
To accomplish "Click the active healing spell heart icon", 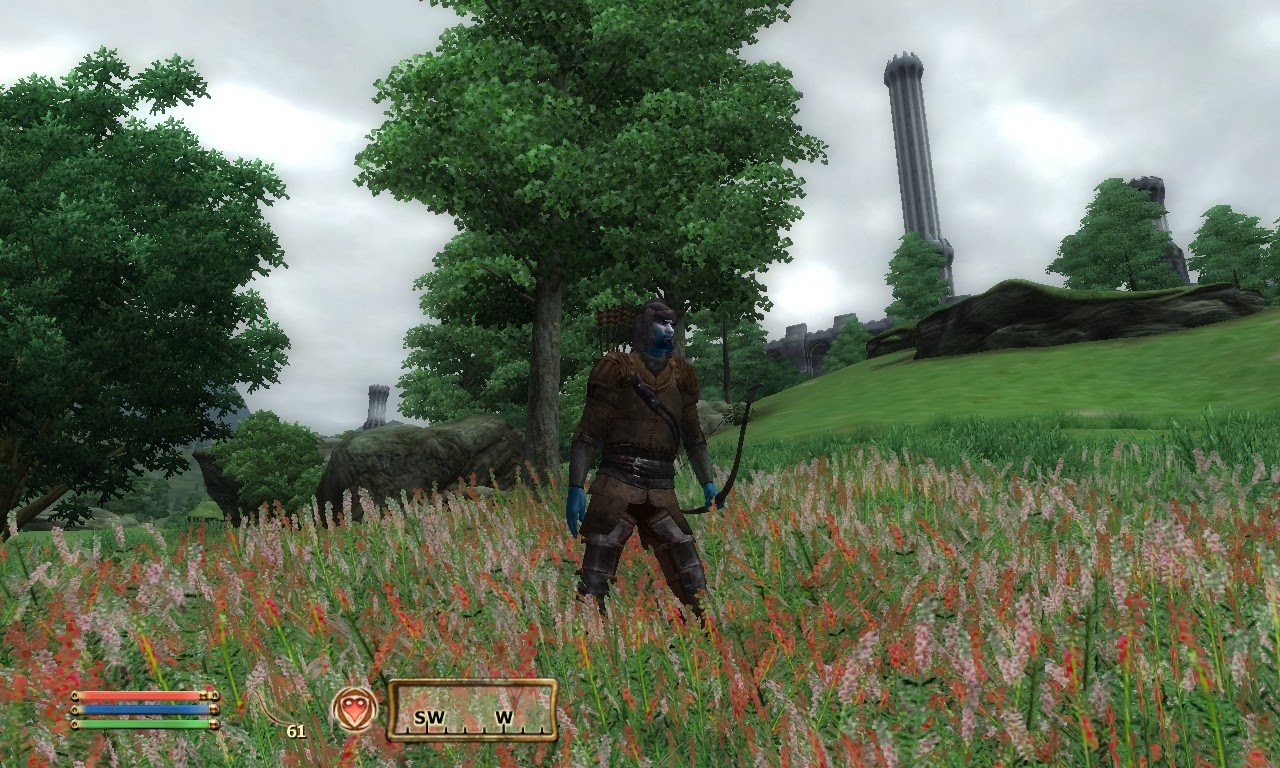I will tap(354, 709).
